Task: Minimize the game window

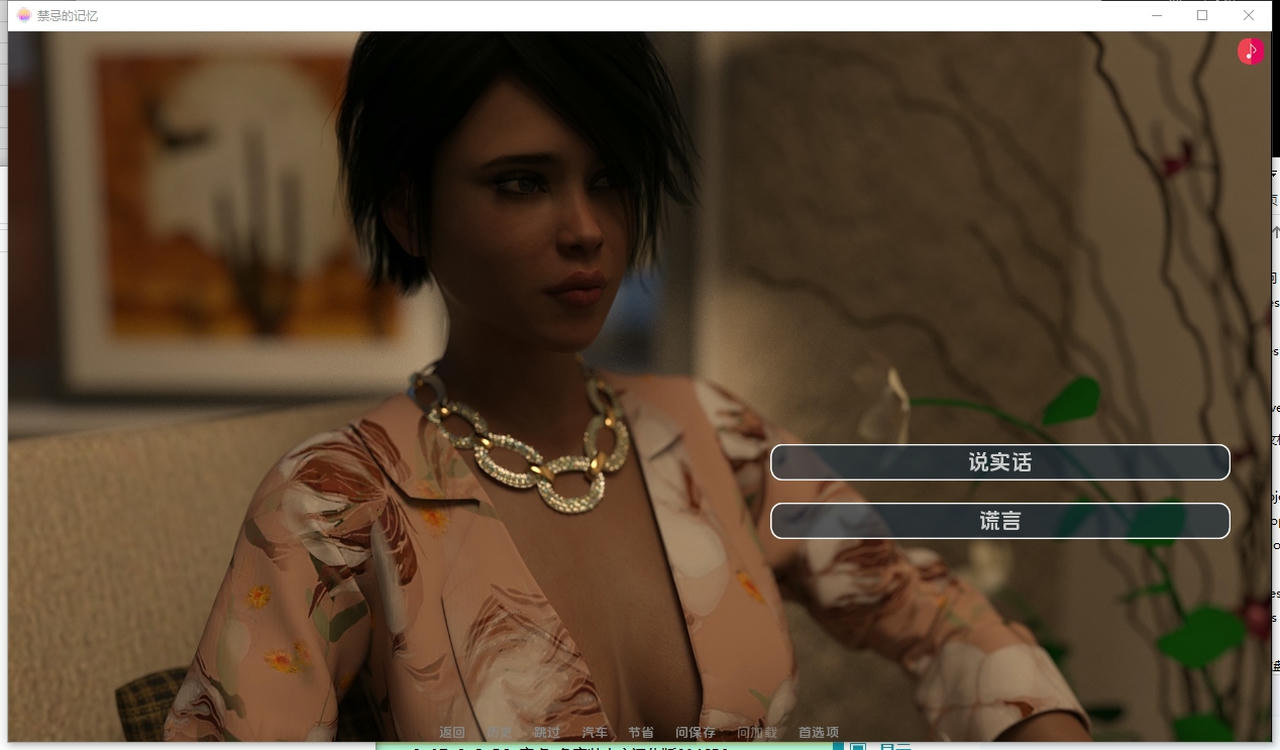Action: (x=1156, y=15)
